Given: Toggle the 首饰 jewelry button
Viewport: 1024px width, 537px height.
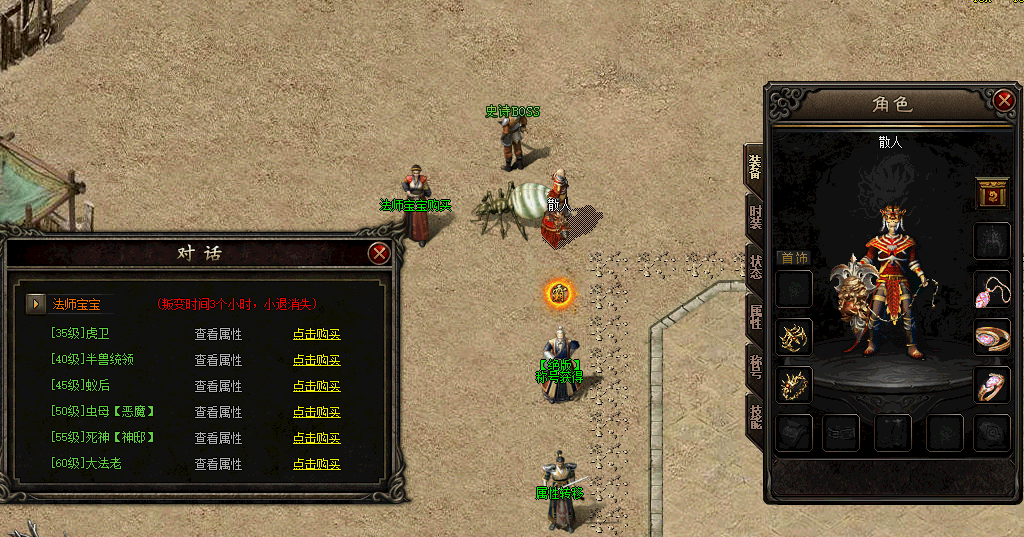Looking at the screenshot, I should point(794,257).
